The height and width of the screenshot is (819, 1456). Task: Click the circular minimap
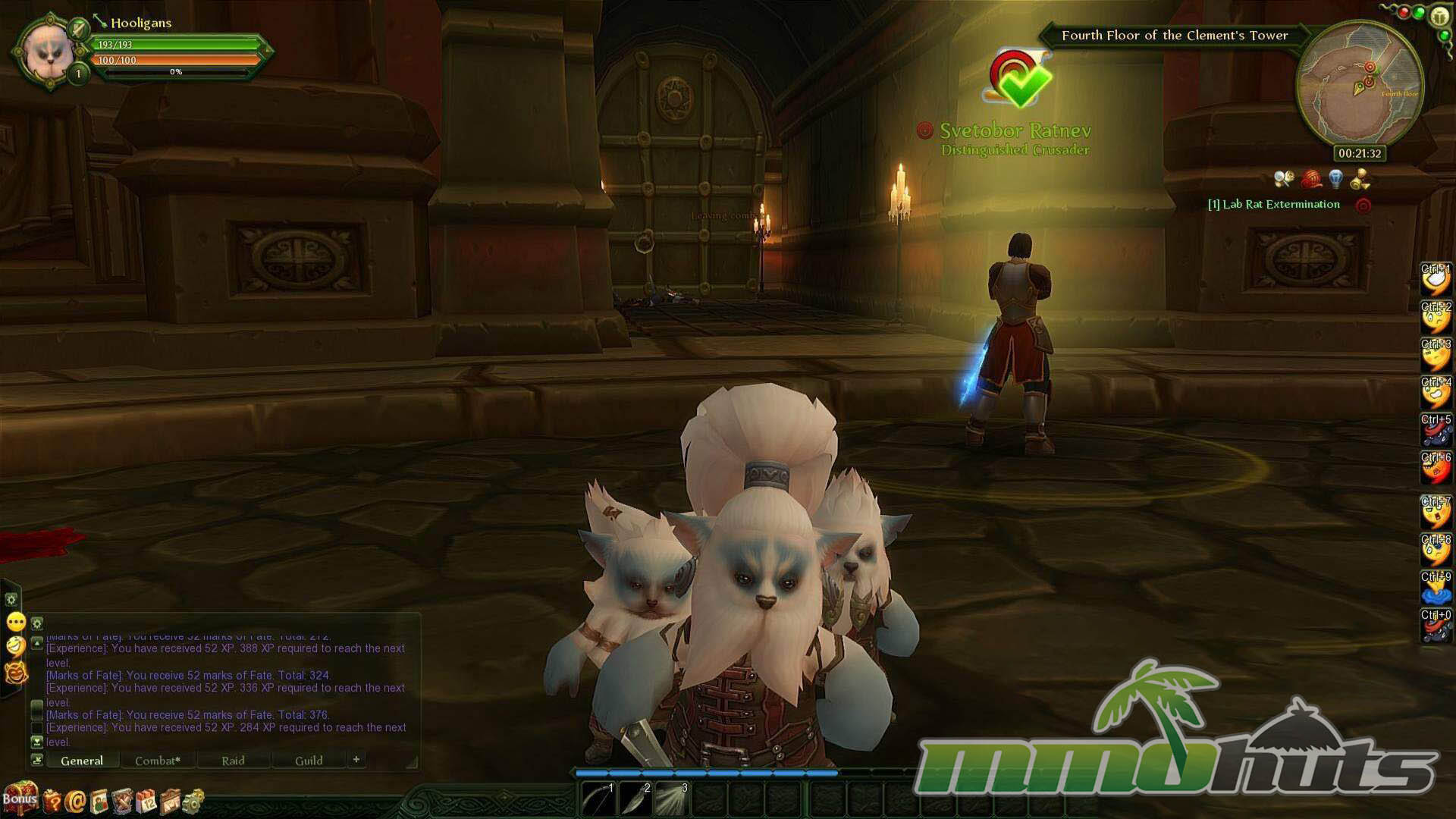[1360, 85]
